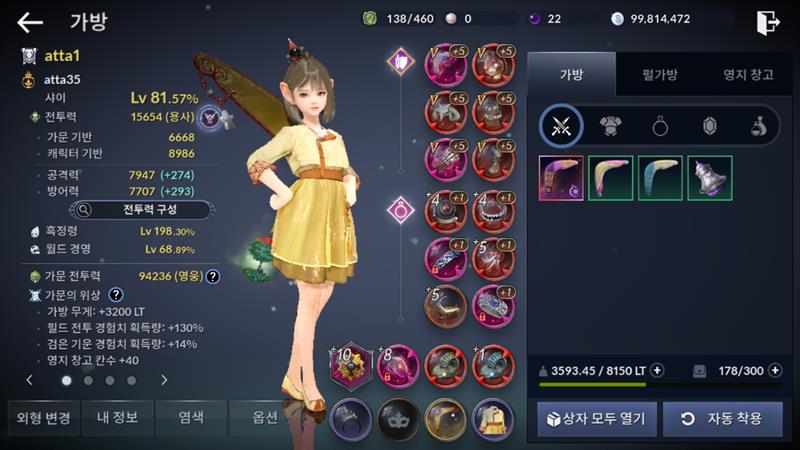Select the crossed swords weapon filter

click(x=561, y=126)
